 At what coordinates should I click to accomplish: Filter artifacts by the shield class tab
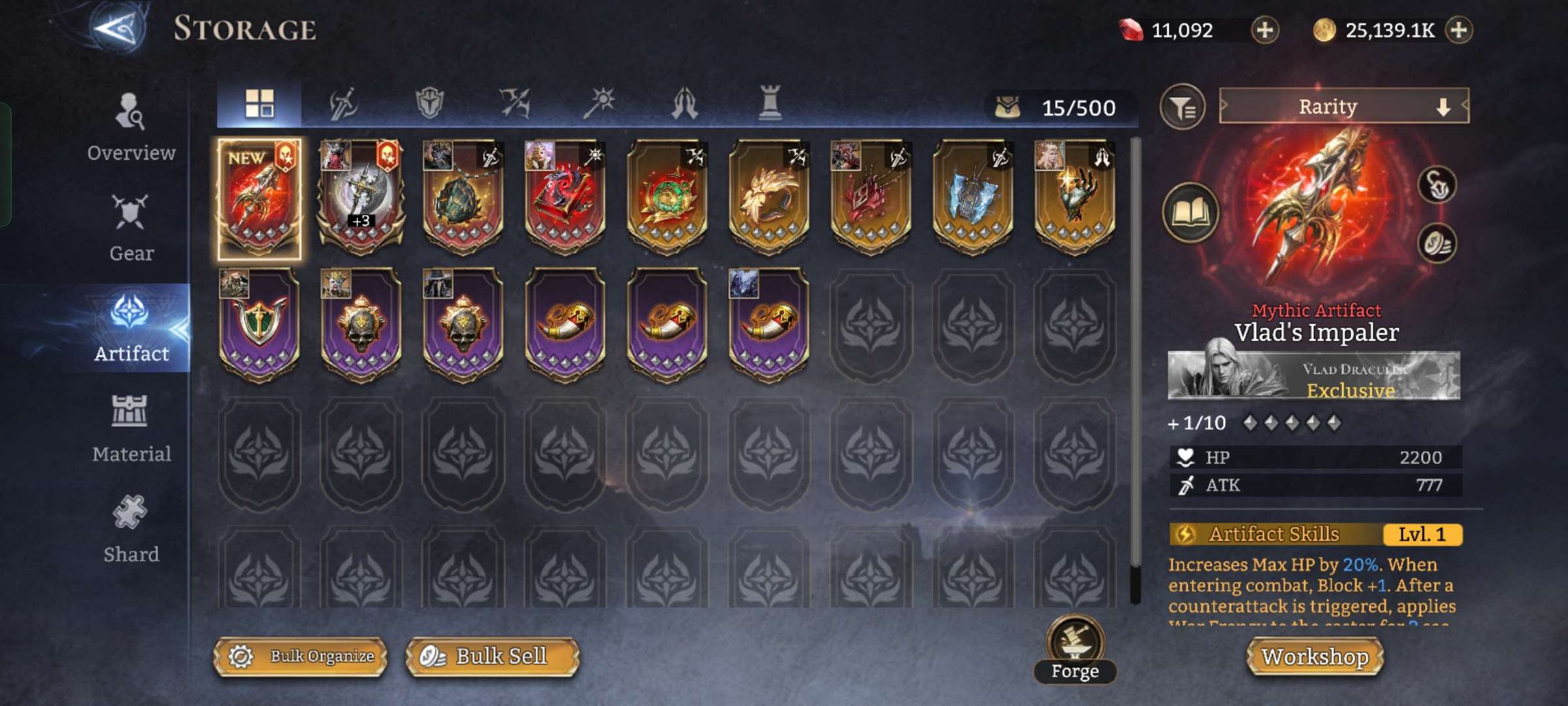click(x=429, y=104)
